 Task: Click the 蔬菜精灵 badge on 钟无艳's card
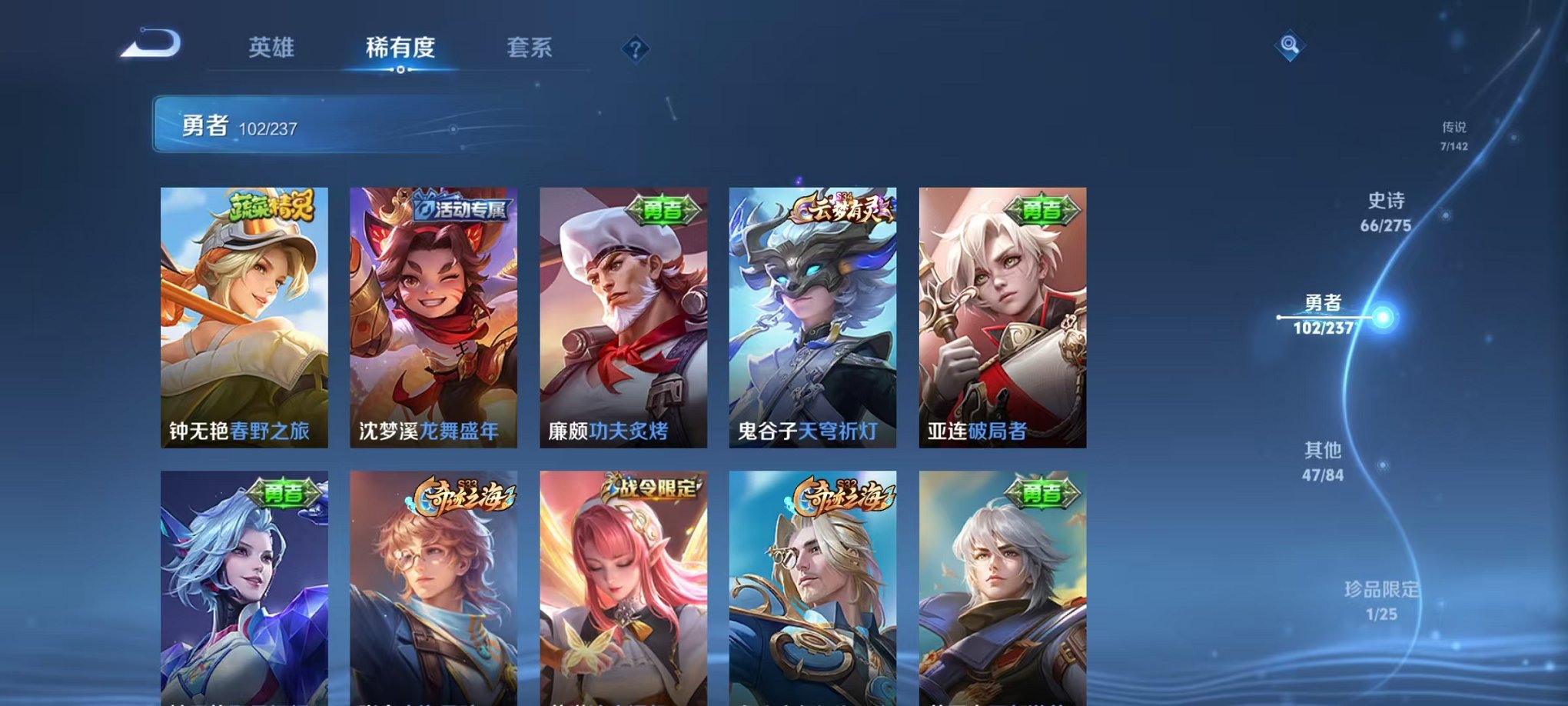(268, 206)
